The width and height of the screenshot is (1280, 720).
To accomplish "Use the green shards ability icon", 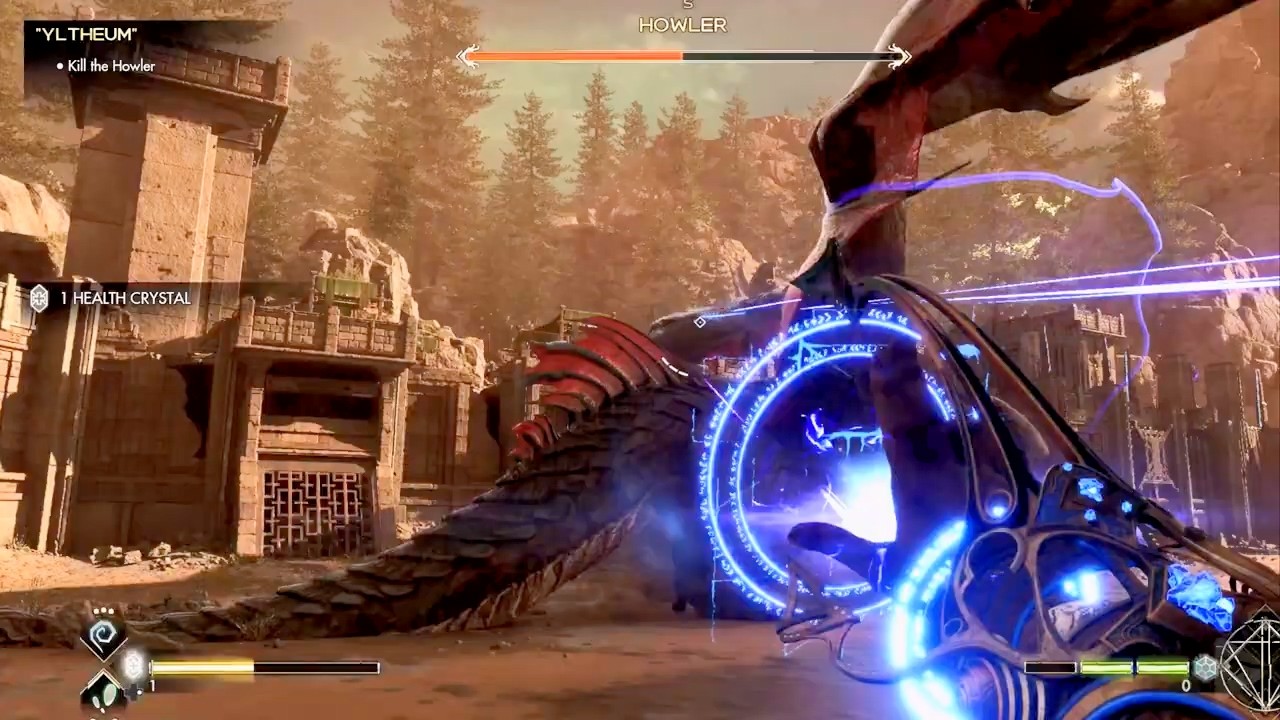I will click(x=103, y=689).
